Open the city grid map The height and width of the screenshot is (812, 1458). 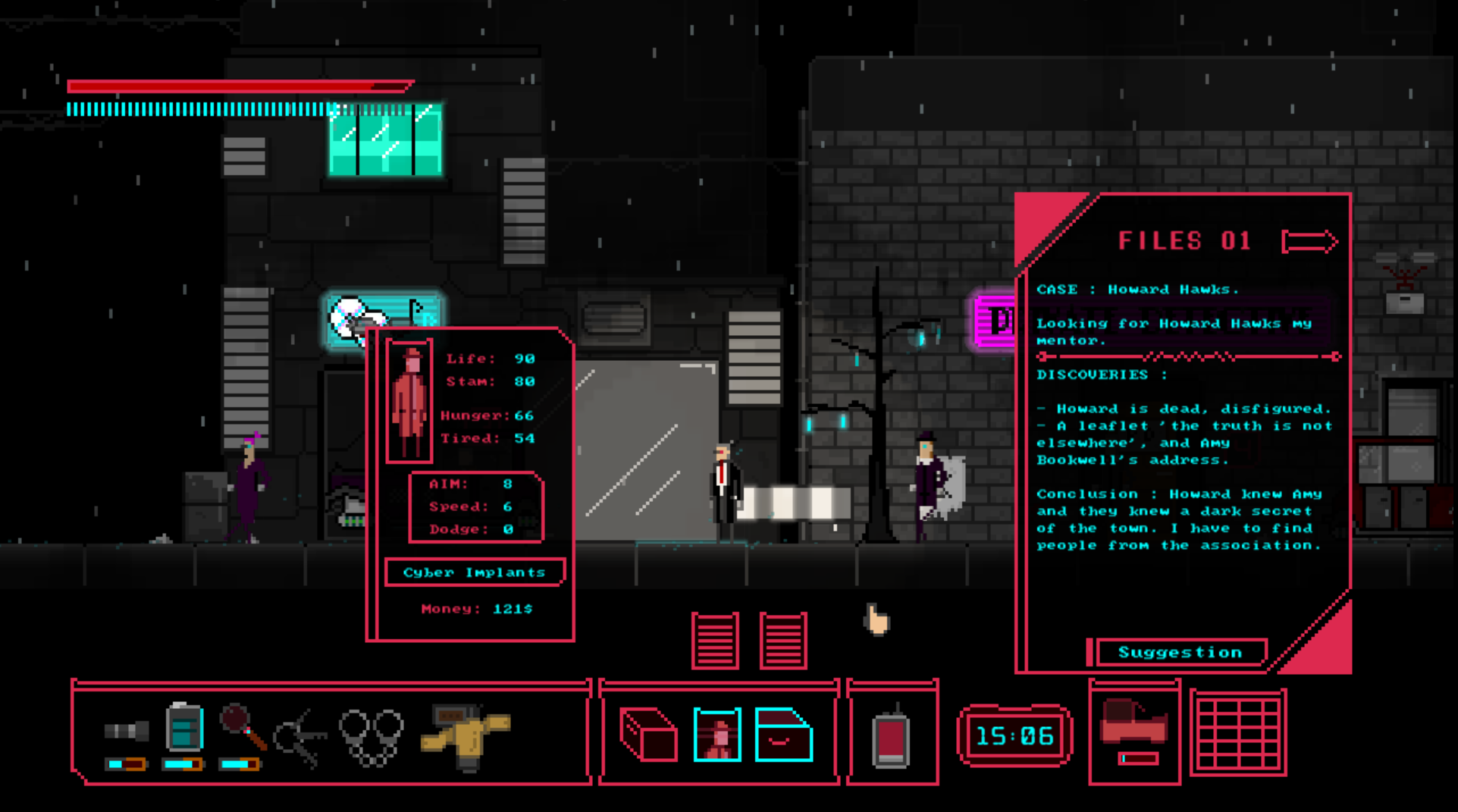(x=1238, y=732)
